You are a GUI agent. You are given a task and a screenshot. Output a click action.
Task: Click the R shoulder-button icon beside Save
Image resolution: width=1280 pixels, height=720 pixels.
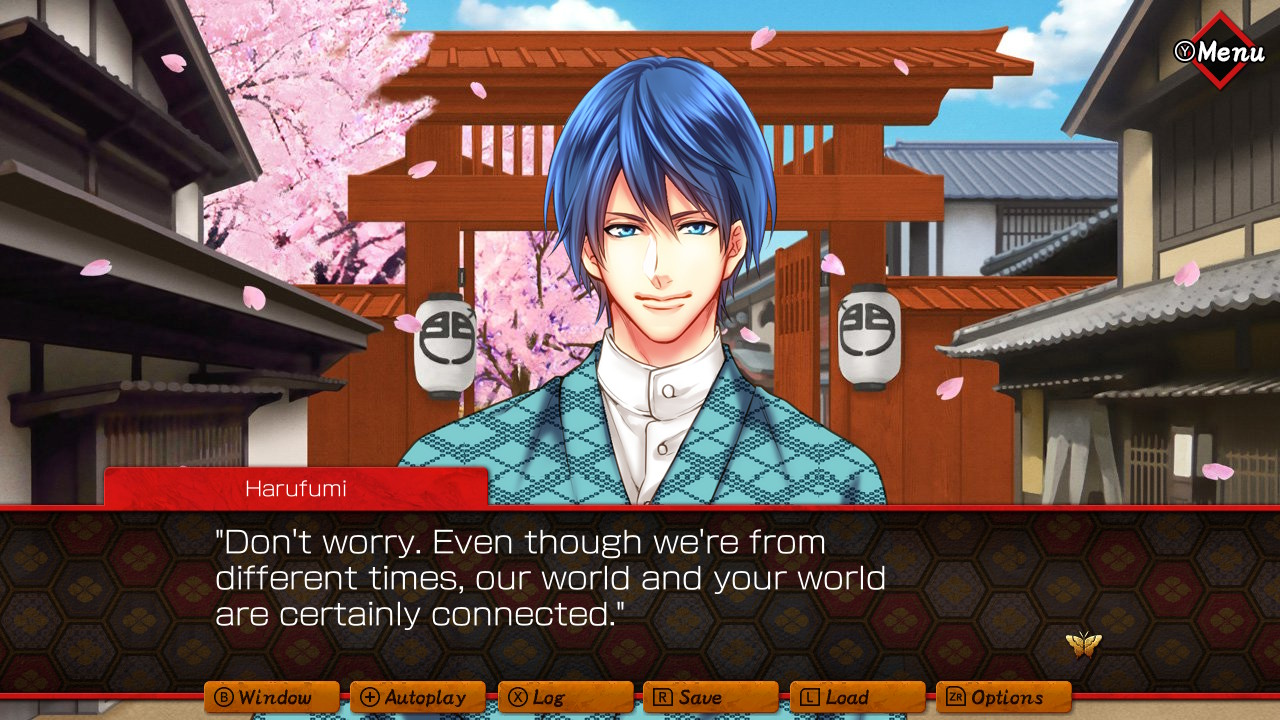pyautogui.click(x=665, y=697)
